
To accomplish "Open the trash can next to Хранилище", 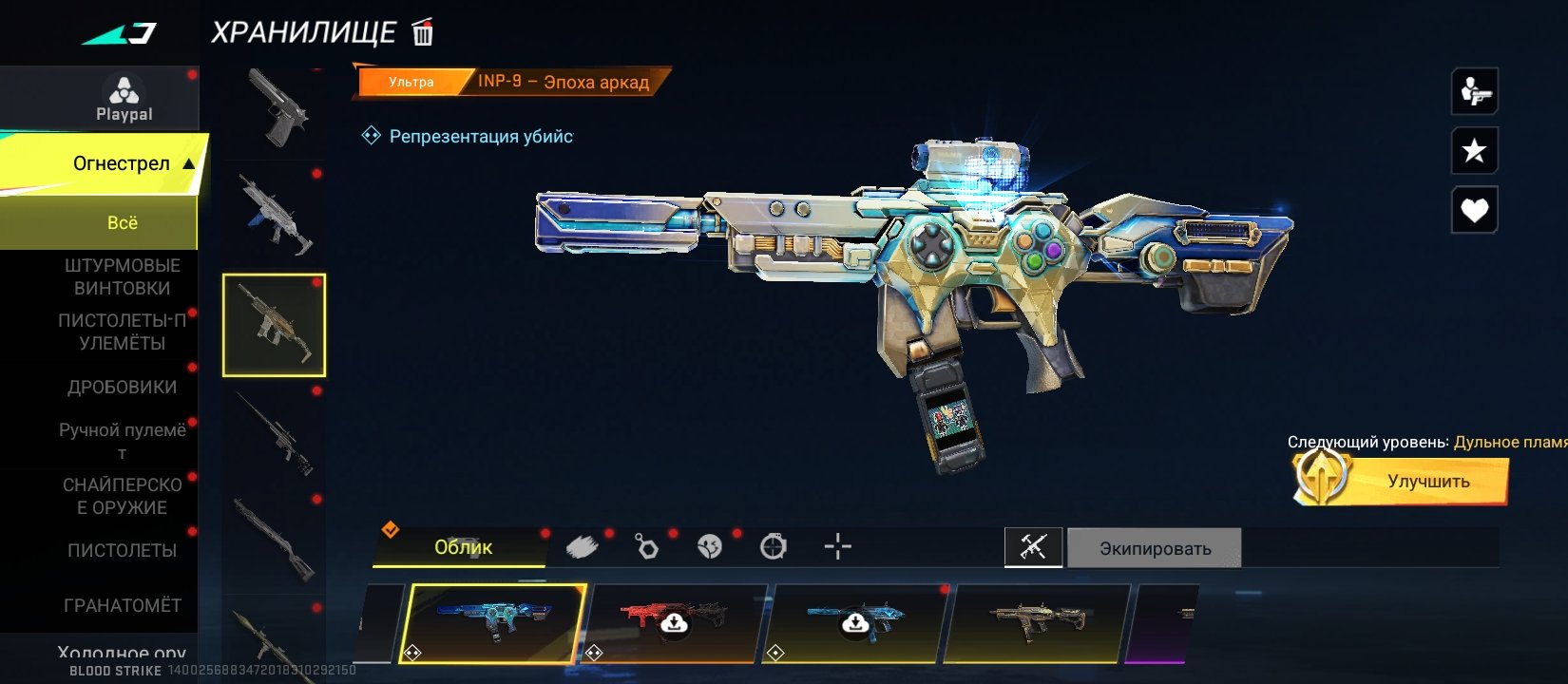I will pos(423,33).
